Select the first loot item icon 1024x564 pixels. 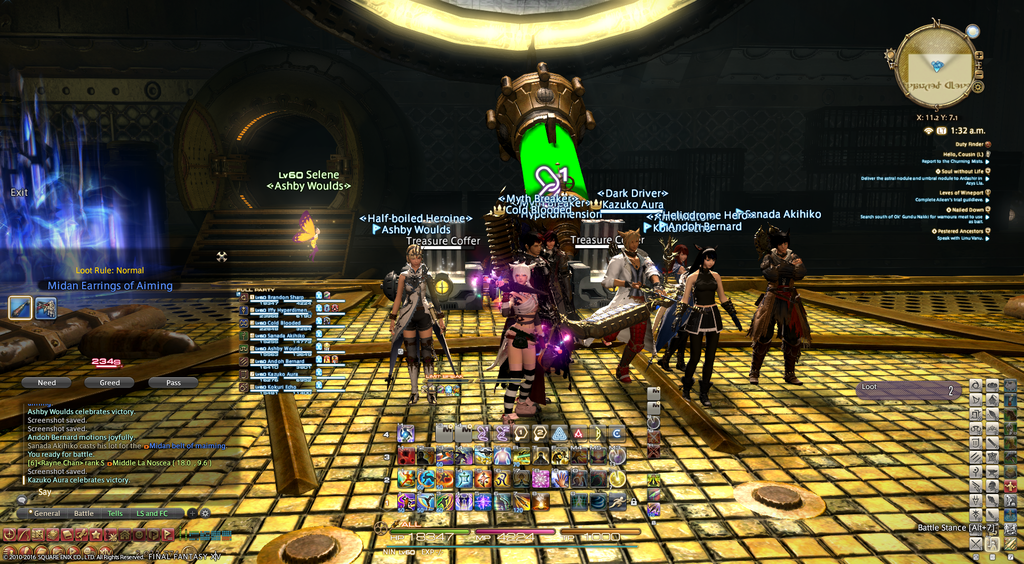(x=21, y=308)
